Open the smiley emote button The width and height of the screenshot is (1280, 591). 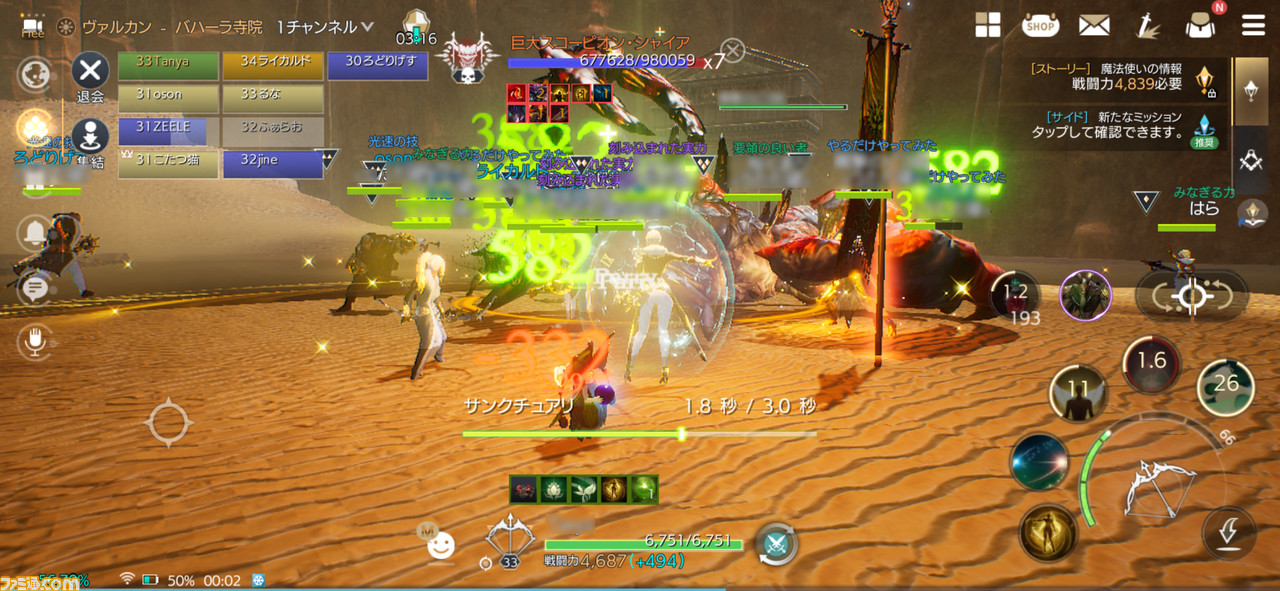click(440, 545)
